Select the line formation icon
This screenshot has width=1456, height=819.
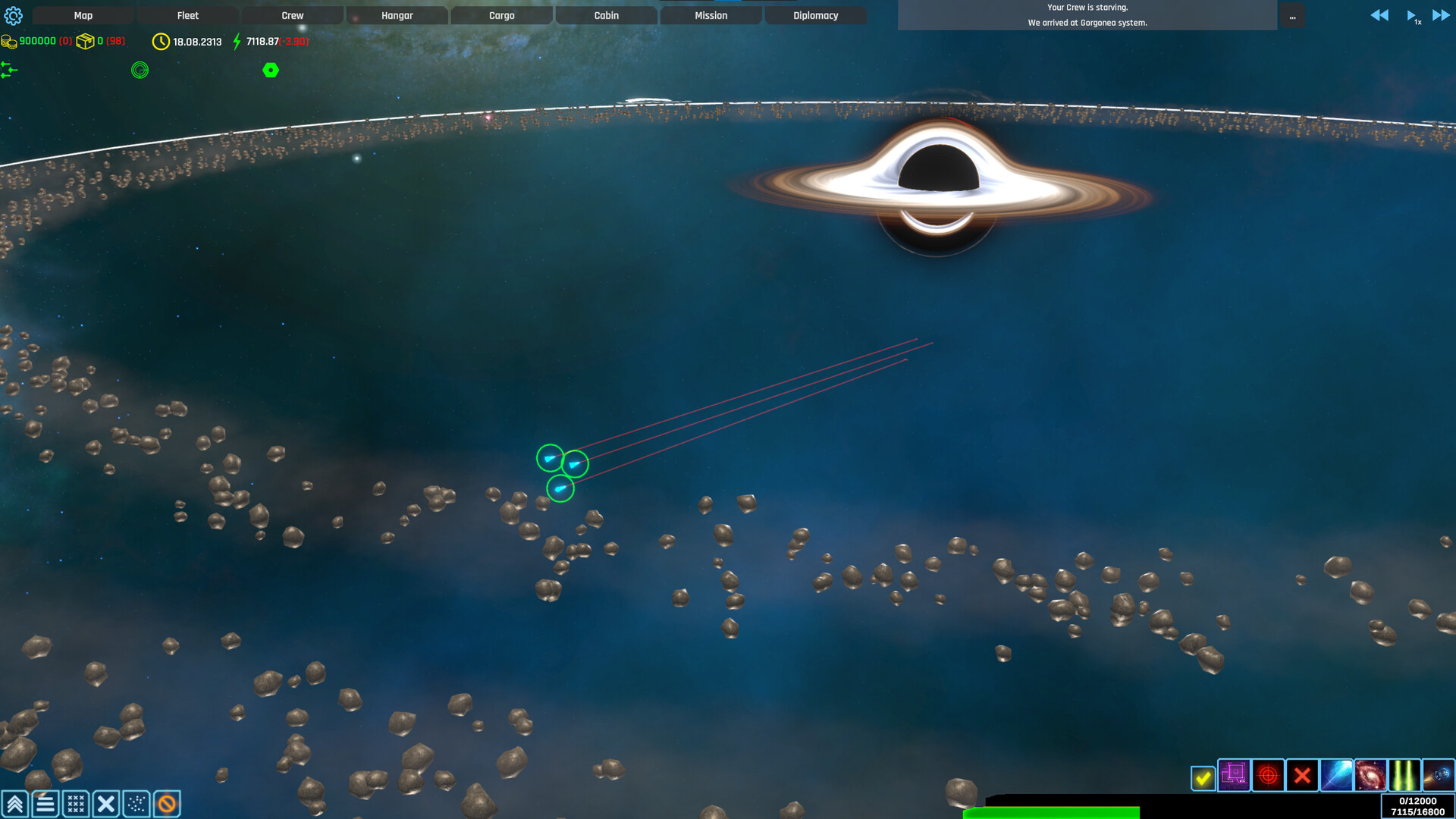[x=44, y=803]
